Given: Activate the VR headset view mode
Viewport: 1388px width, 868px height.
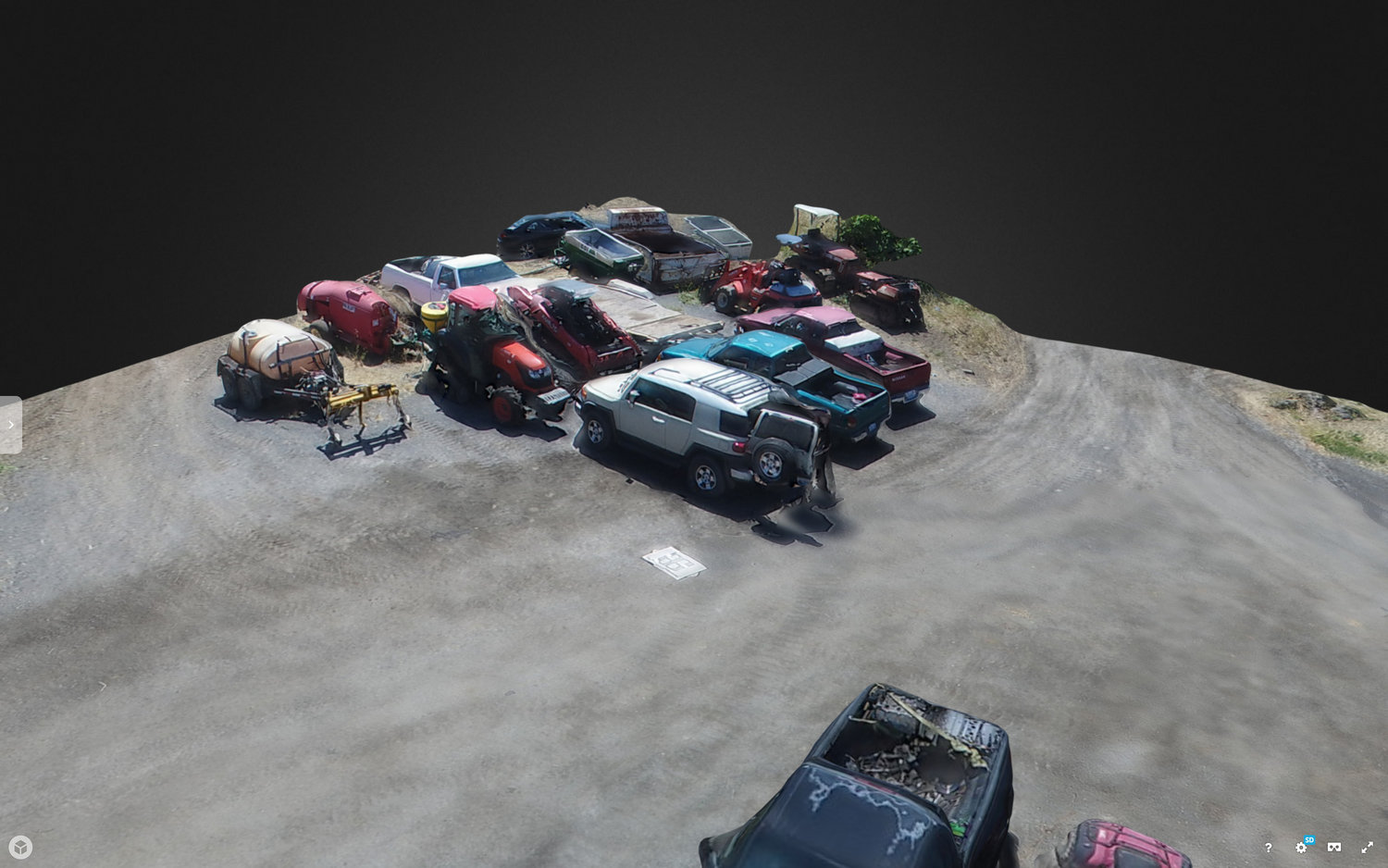Looking at the screenshot, I should pyautogui.click(x=1334, y=847).
